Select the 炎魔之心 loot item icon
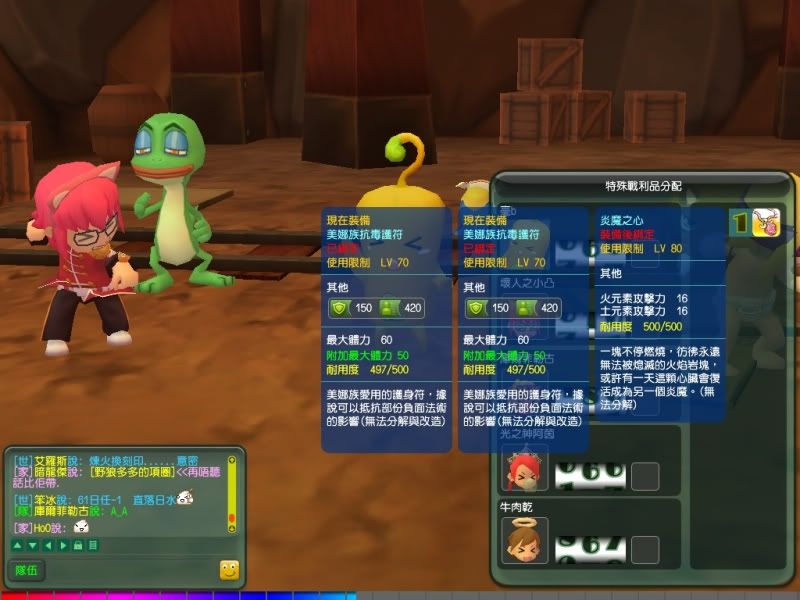The width and height of the screenshot is (800, 600). point(767,221)
